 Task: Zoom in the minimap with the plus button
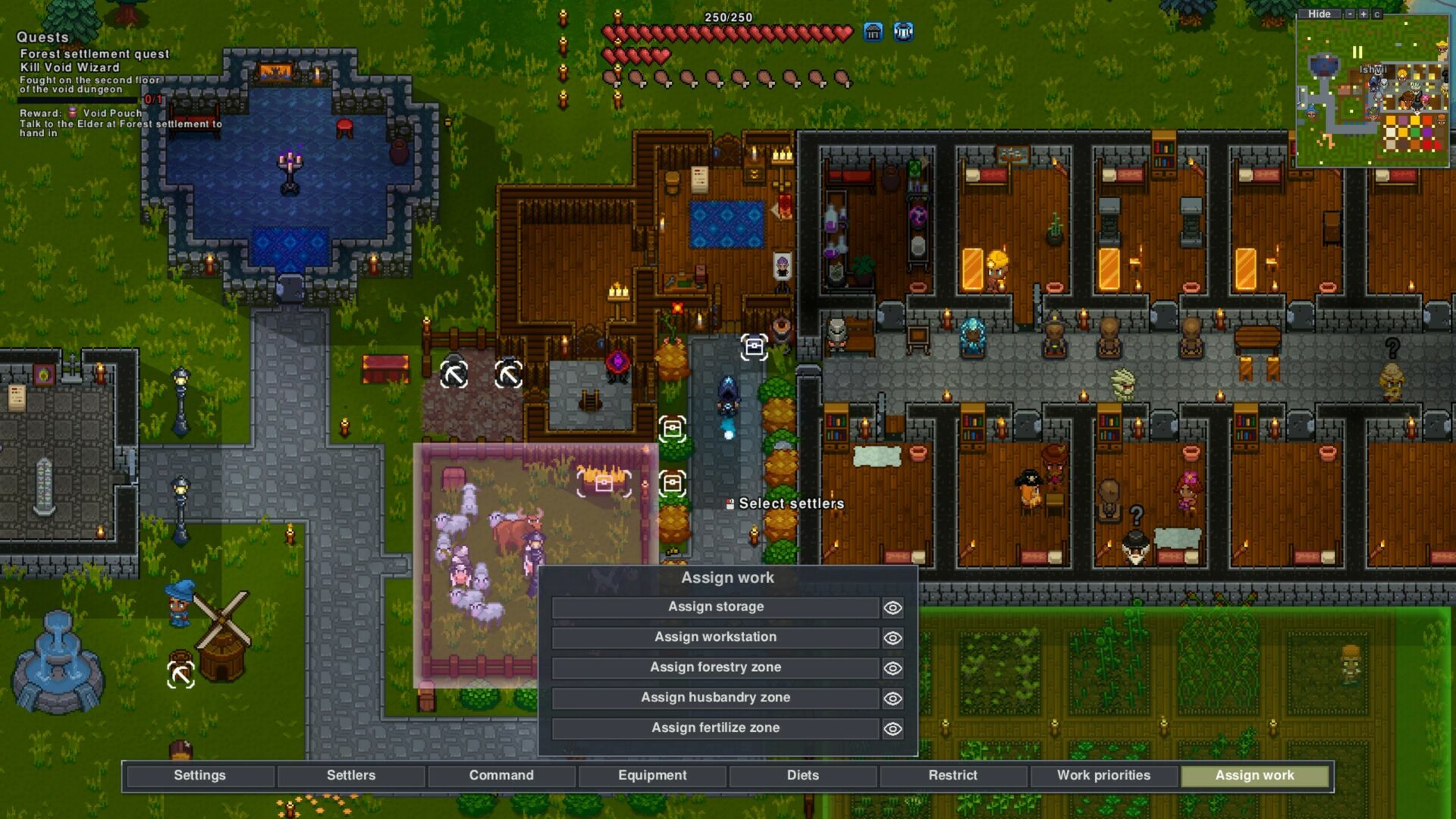click(x=1363, y=14)
